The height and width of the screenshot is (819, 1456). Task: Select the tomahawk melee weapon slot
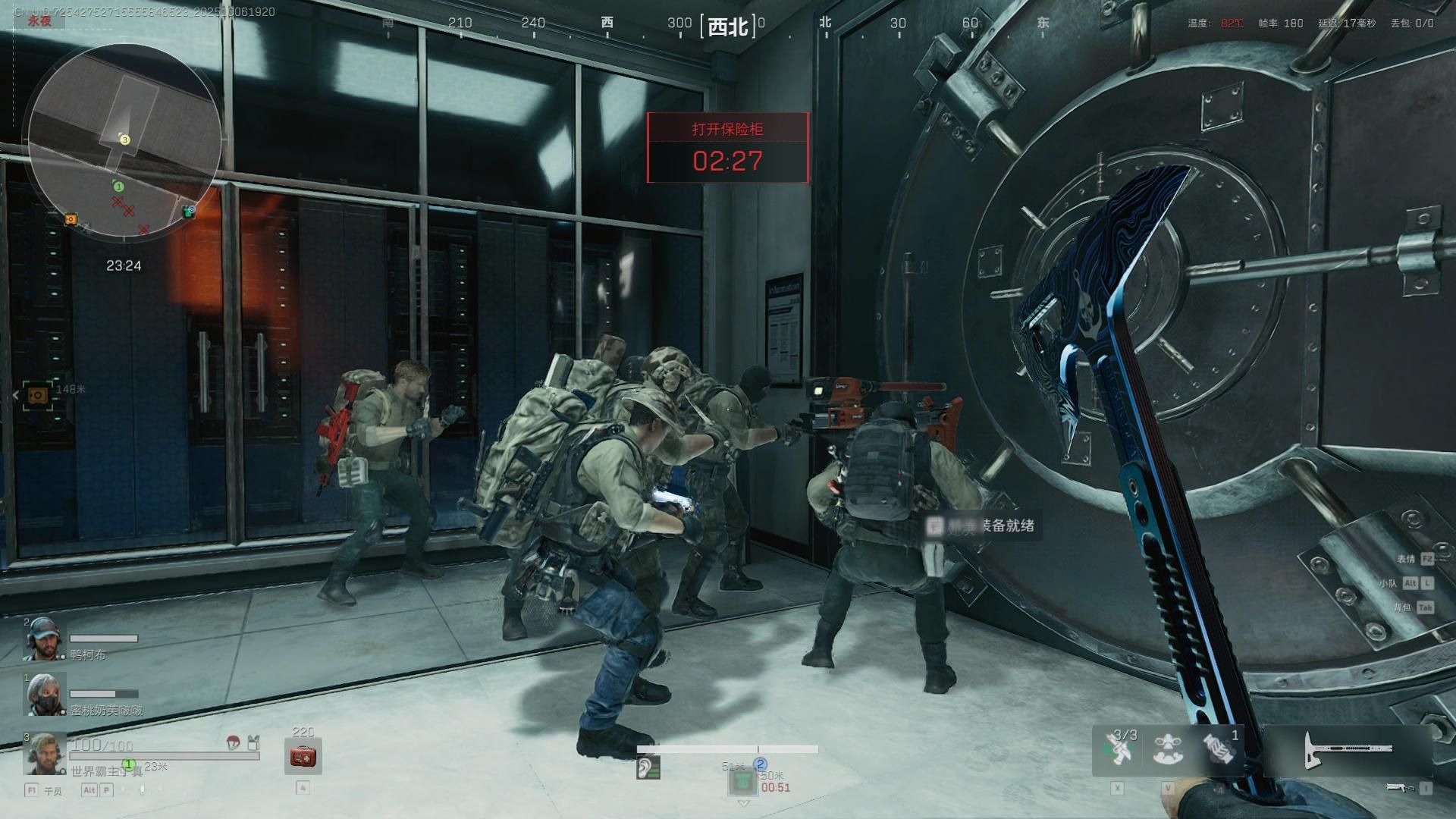click(x=1348, y=750)
